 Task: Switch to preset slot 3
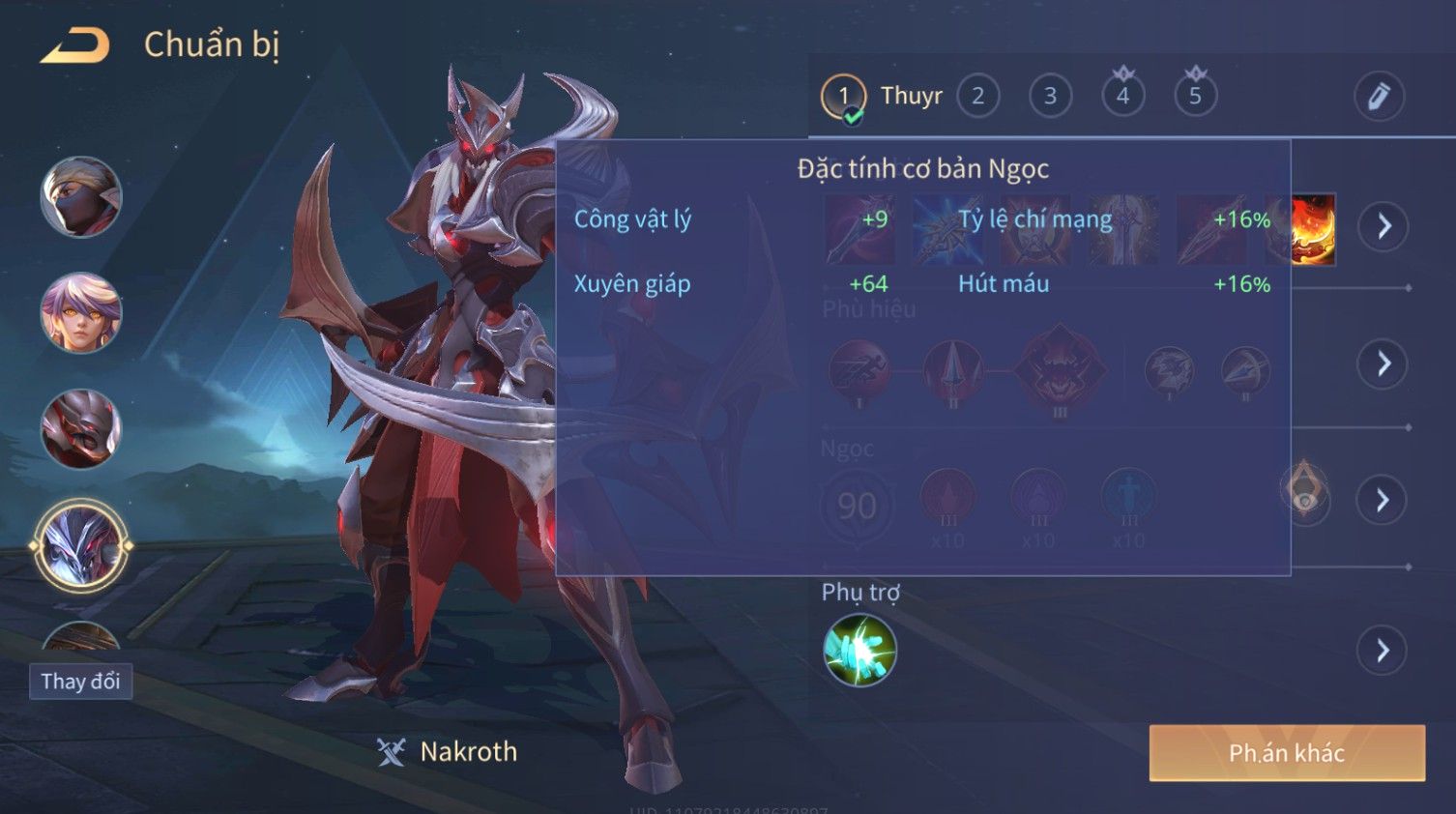[1050, 97]
